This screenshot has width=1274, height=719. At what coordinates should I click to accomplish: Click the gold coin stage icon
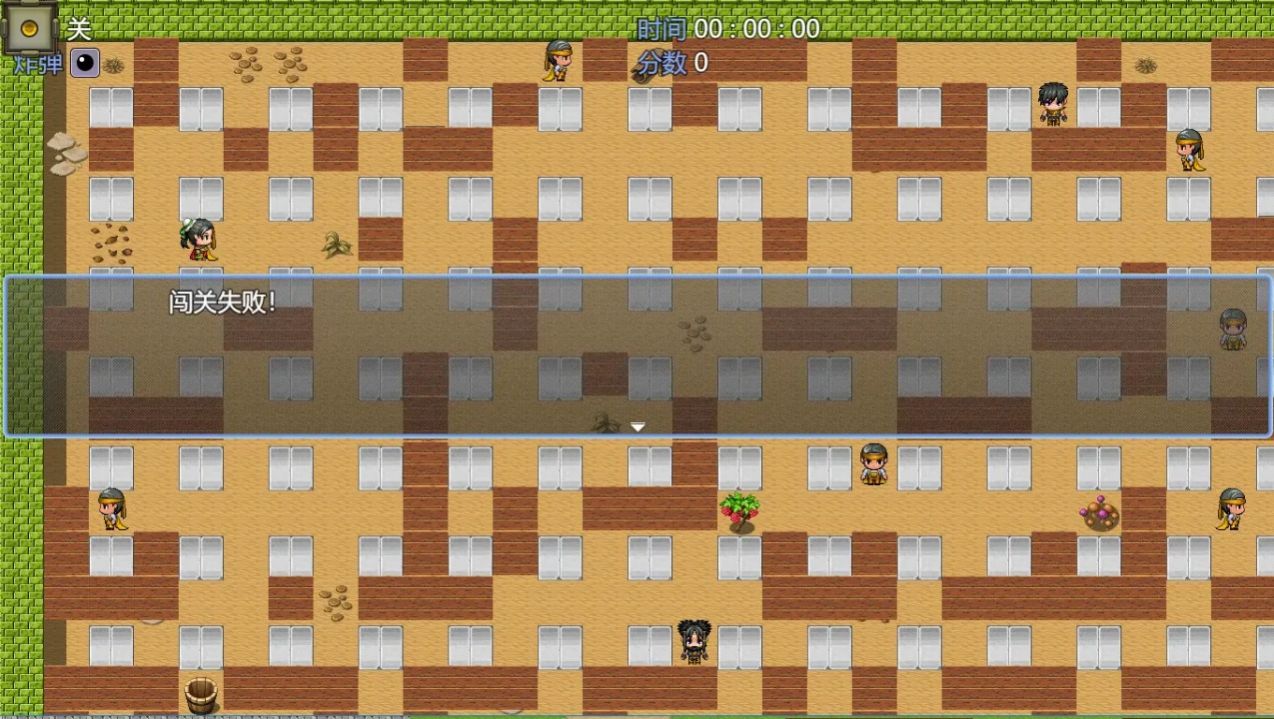(x=29, y=28)
